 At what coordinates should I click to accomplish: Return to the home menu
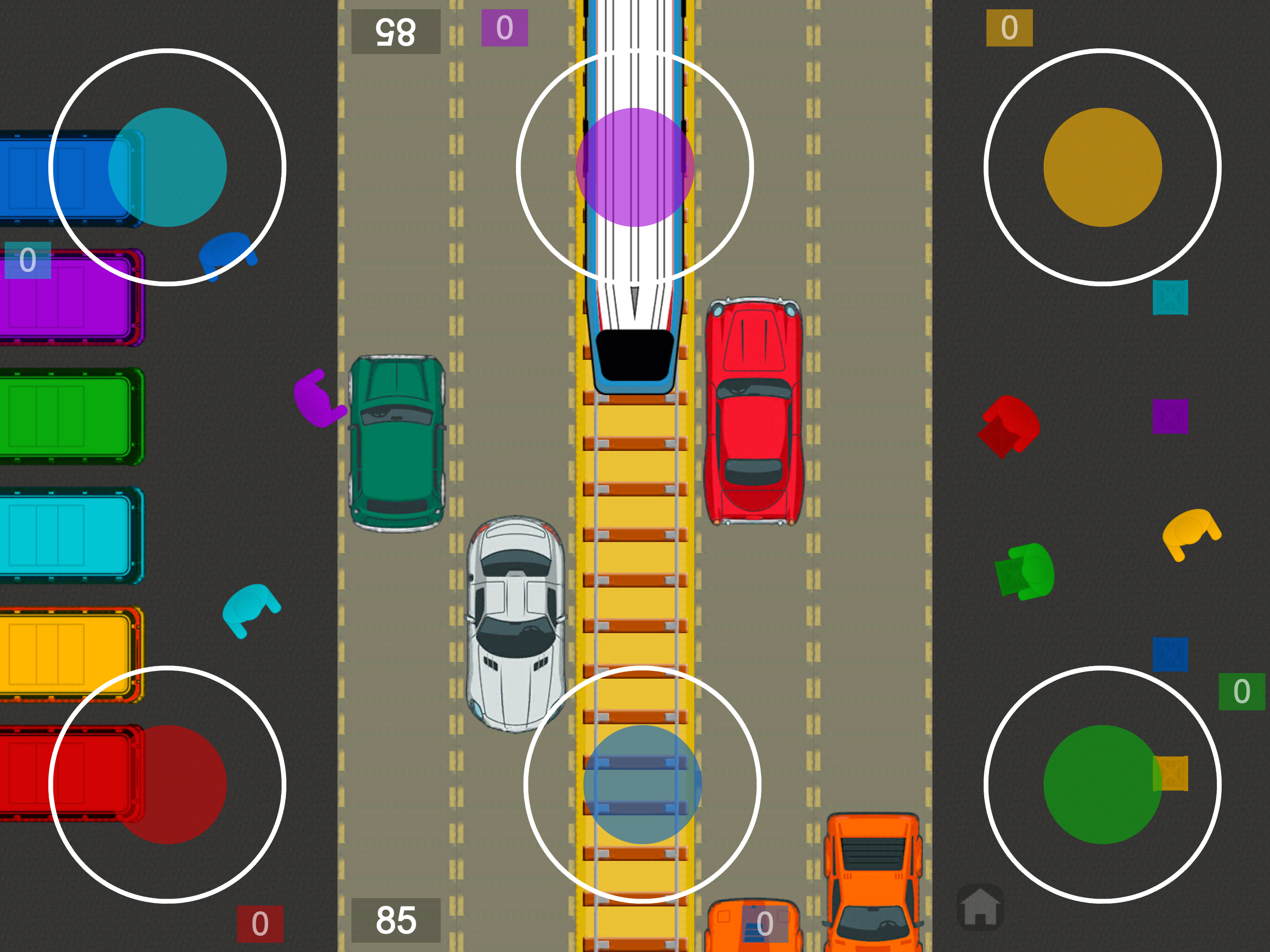980,908
